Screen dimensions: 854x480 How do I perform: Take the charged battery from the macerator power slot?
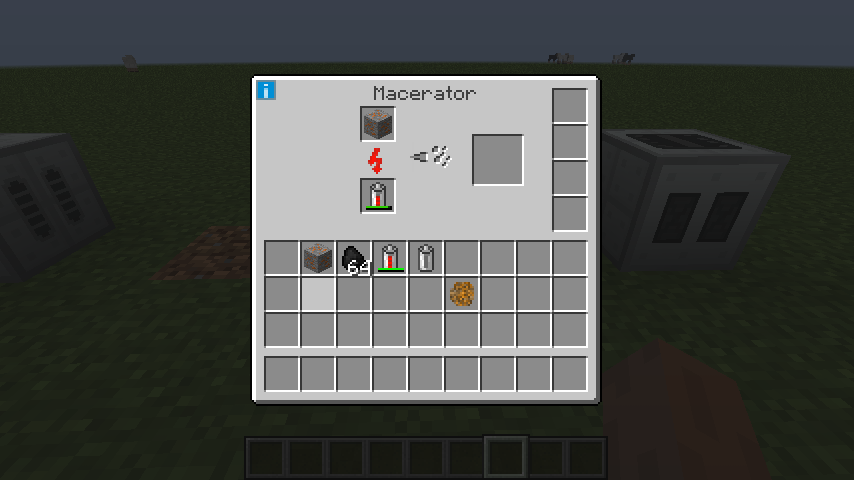[378, 196]
